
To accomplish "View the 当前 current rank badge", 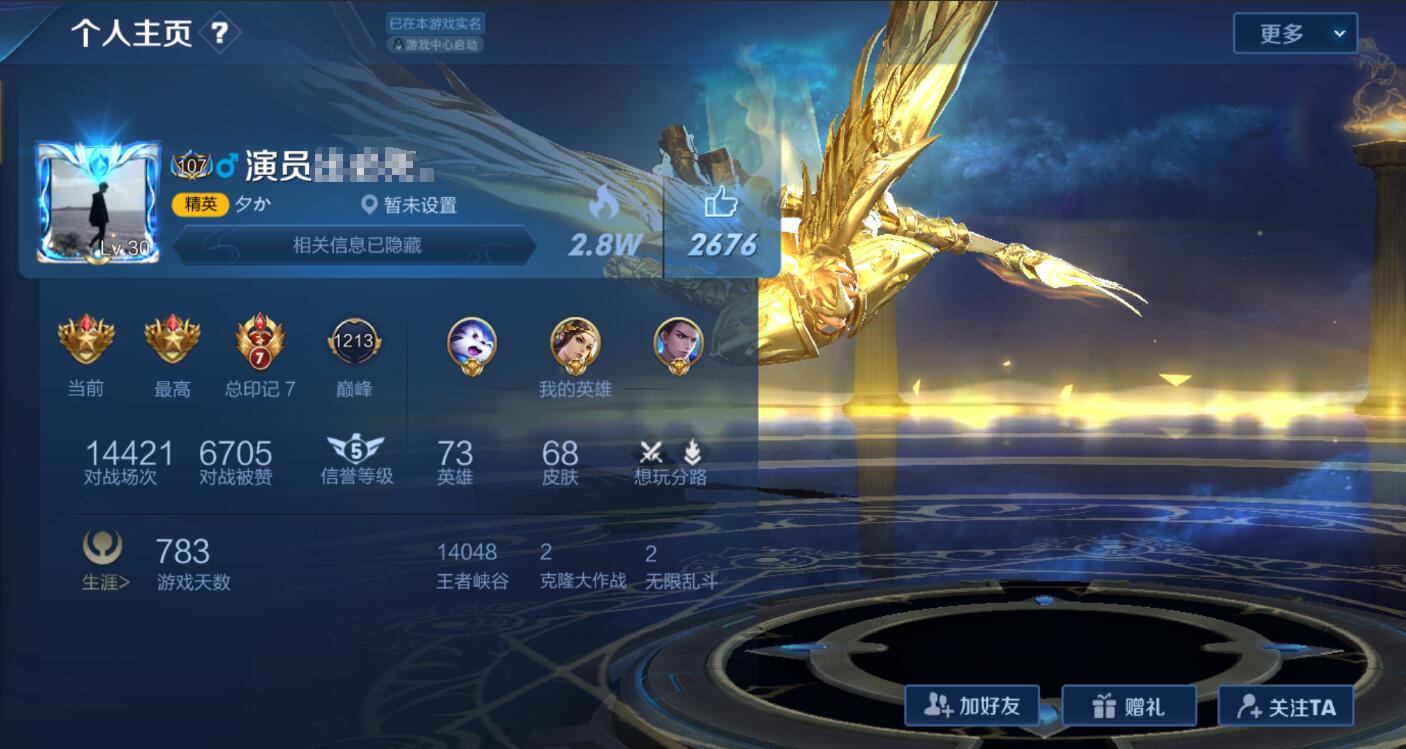I will click(85, 340).
